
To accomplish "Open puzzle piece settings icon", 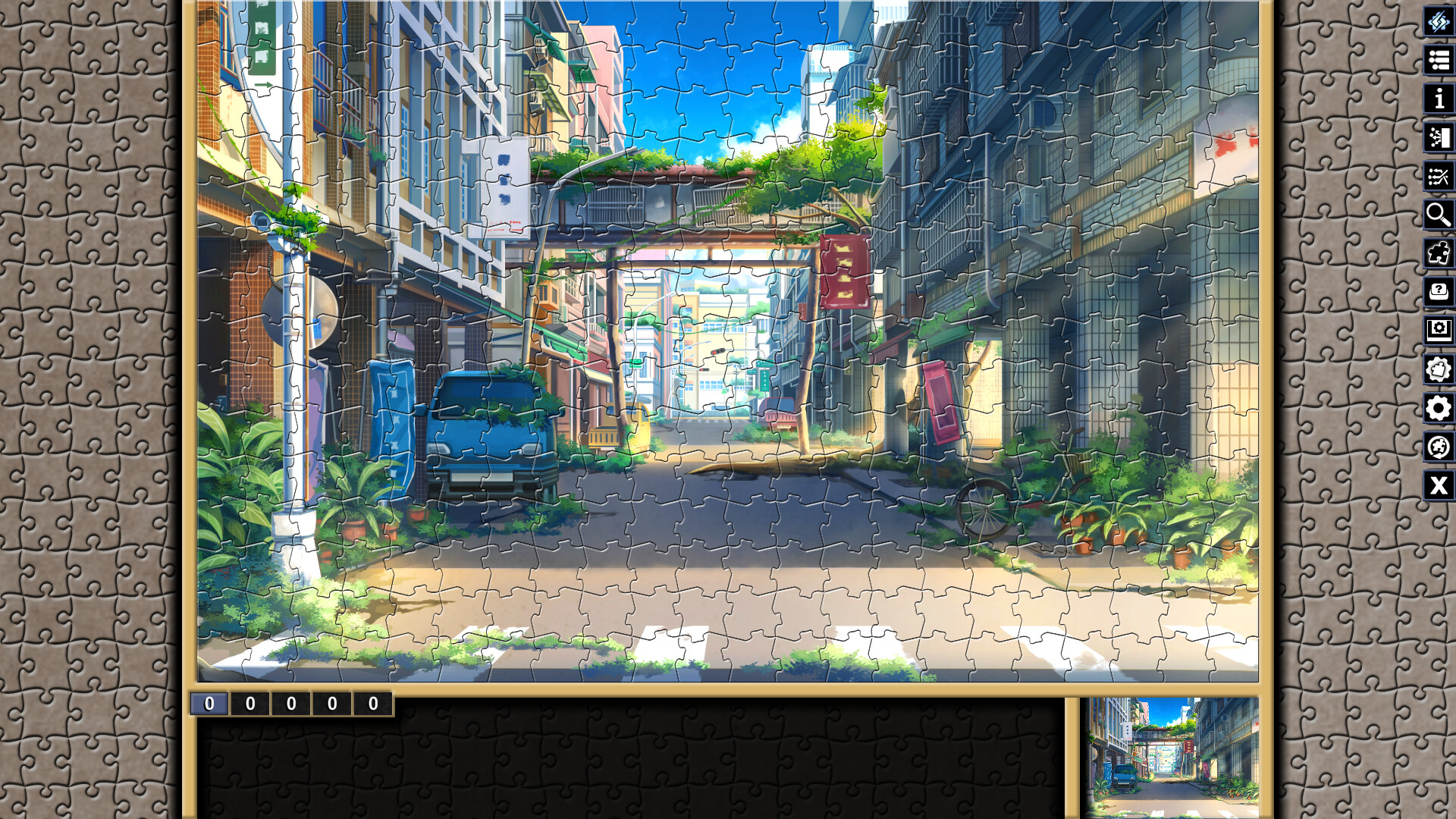I will (x=1436, y=369).
